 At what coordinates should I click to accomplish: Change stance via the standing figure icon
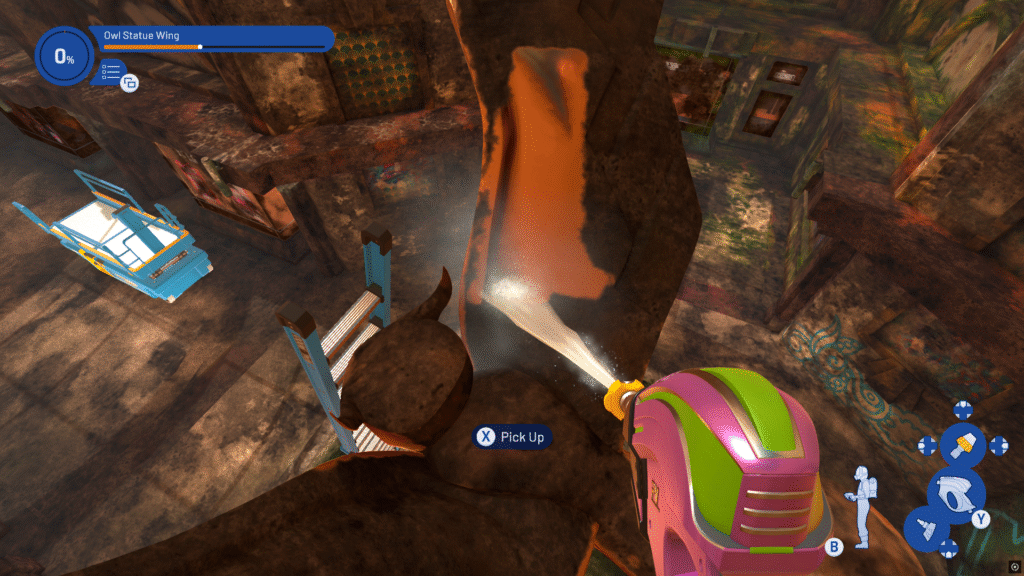(x=860, y=506)
